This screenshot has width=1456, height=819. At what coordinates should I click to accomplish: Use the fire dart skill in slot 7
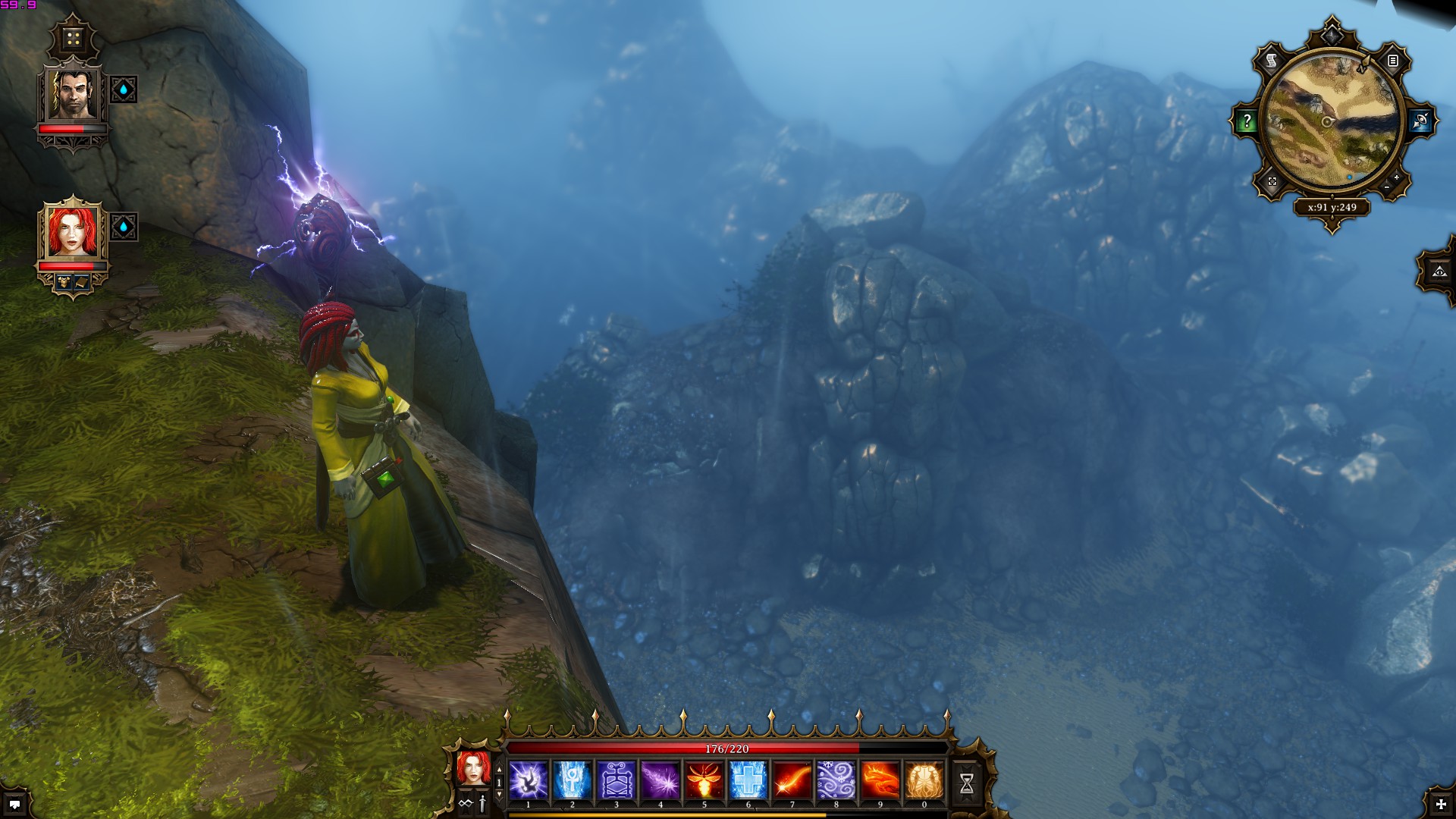tap(792, 780)
